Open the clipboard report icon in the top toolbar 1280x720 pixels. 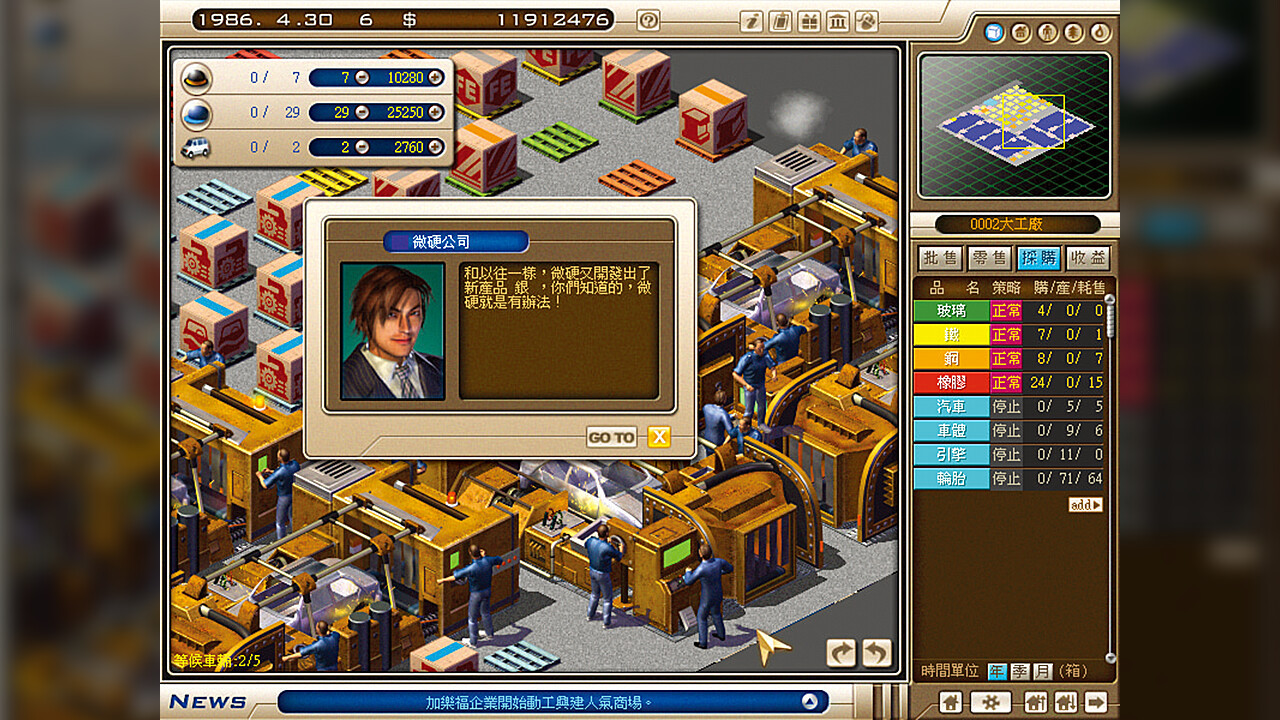780,22
